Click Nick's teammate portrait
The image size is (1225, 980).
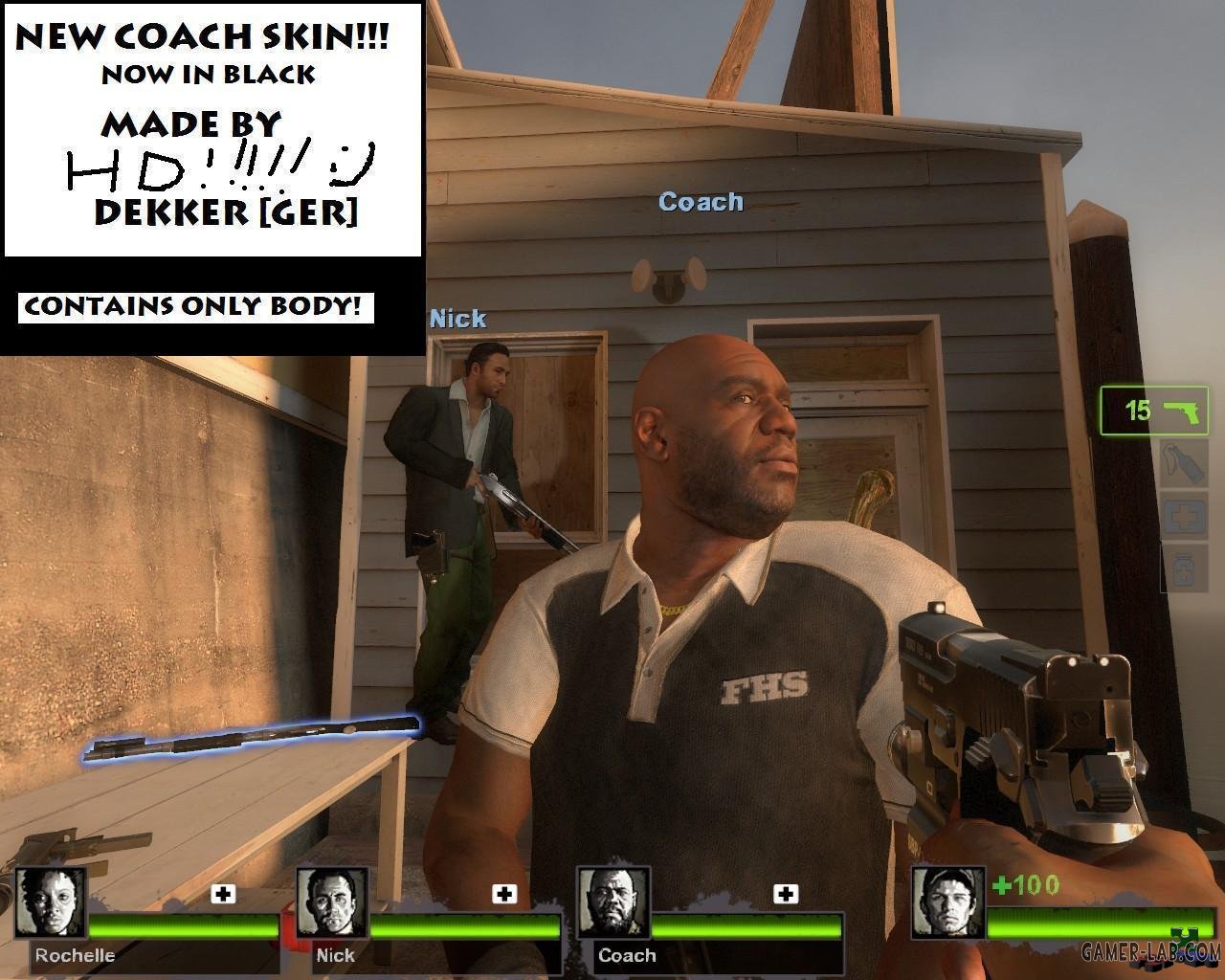(x=331, y=902)
